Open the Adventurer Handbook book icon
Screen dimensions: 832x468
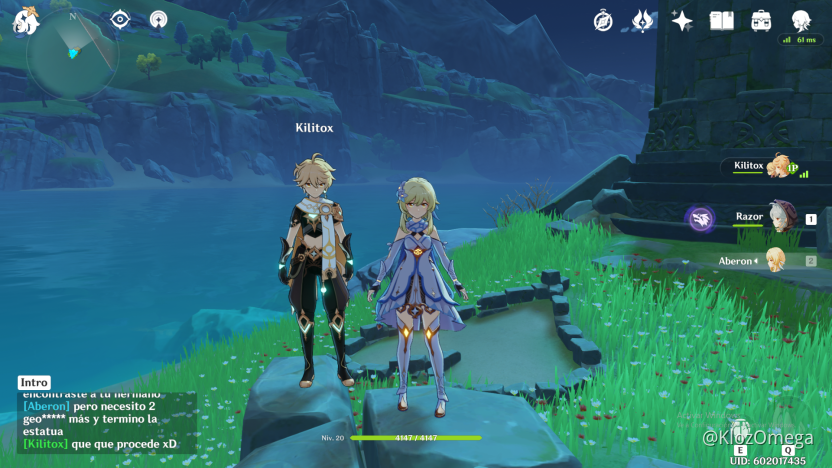click(x=722, y=20)
